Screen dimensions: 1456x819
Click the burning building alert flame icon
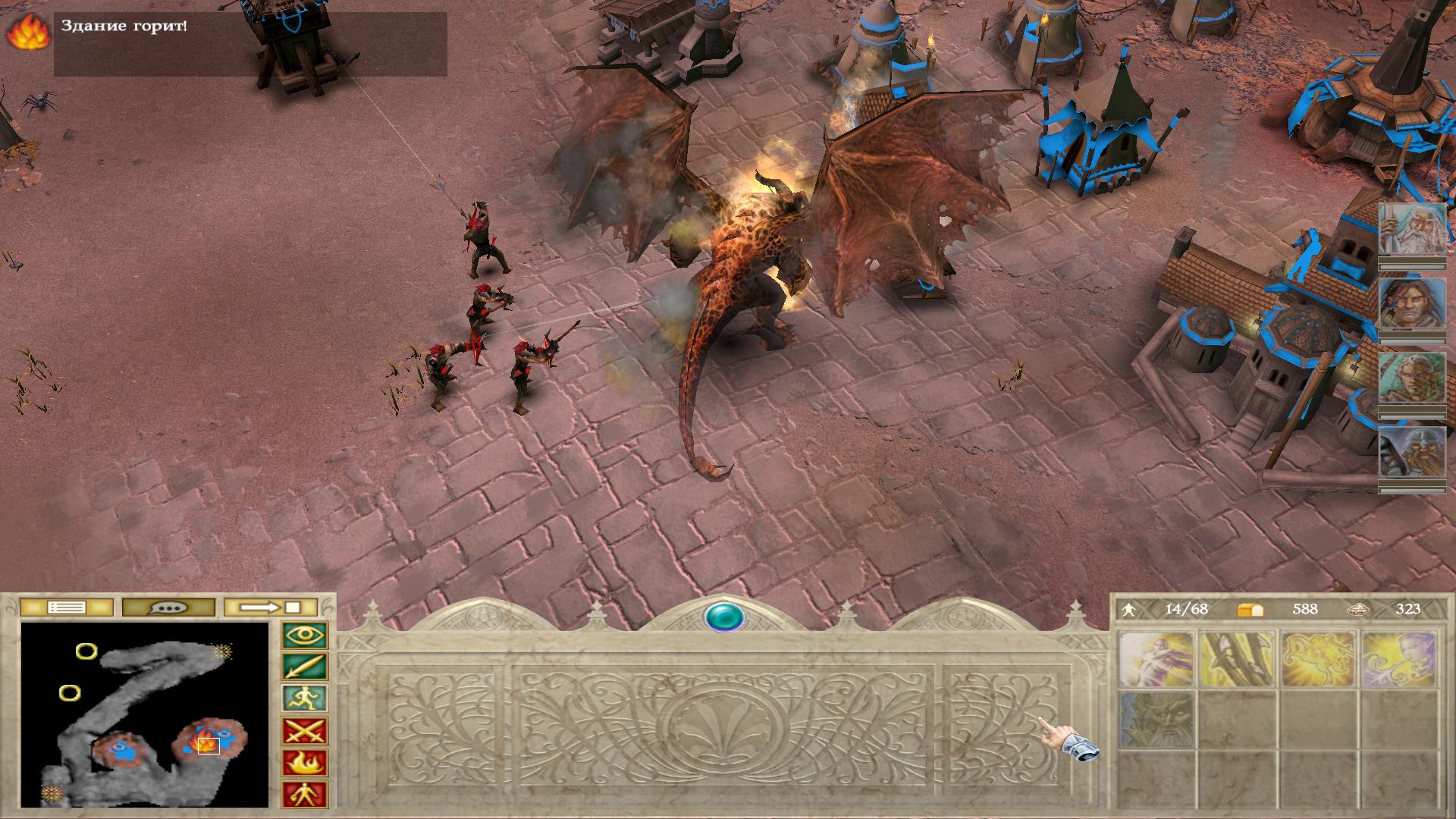(27, 33)
